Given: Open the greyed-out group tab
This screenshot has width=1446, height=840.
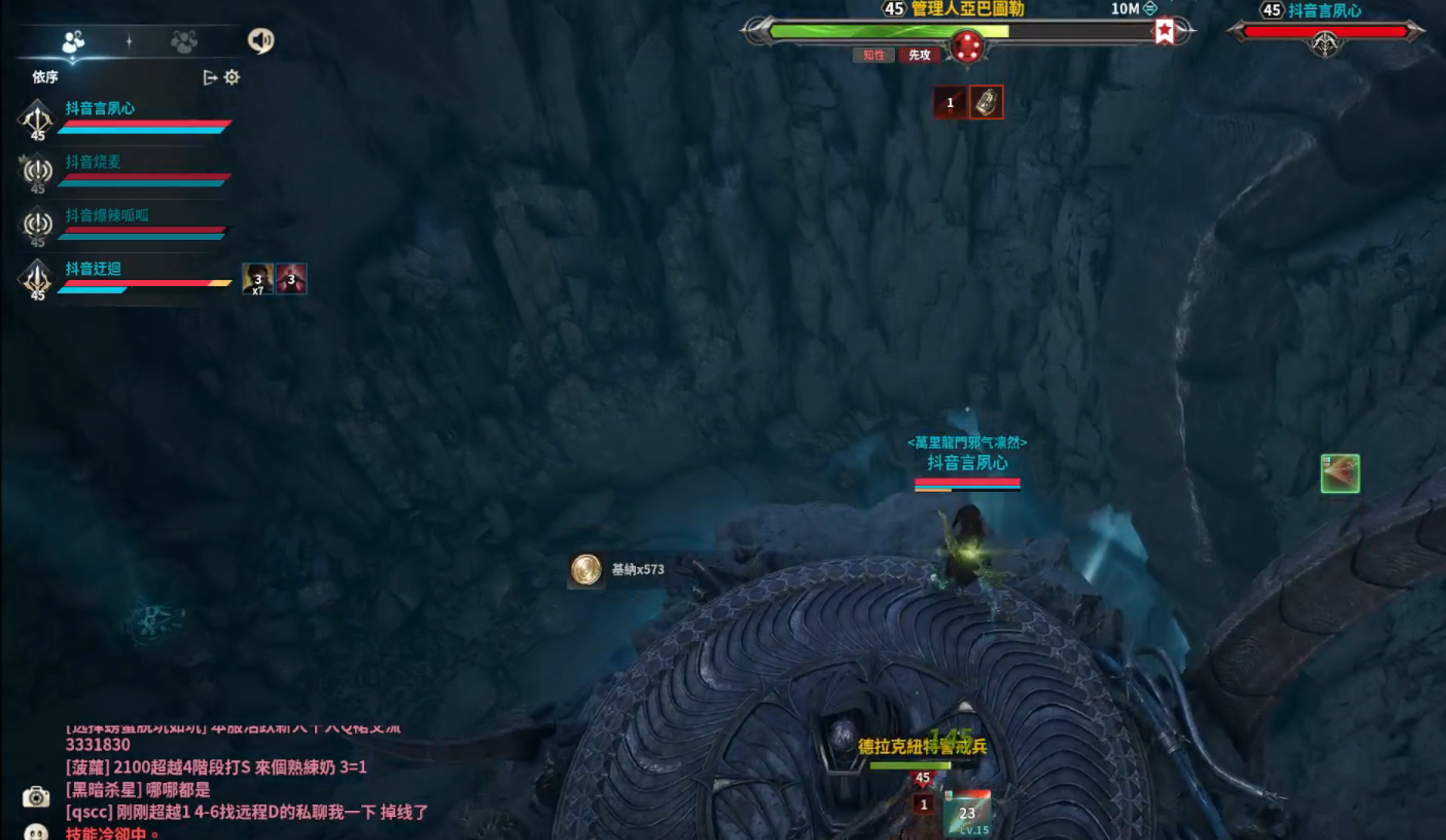Looking at the screenshot, I should pyautogui.click(x=184, y=41).
